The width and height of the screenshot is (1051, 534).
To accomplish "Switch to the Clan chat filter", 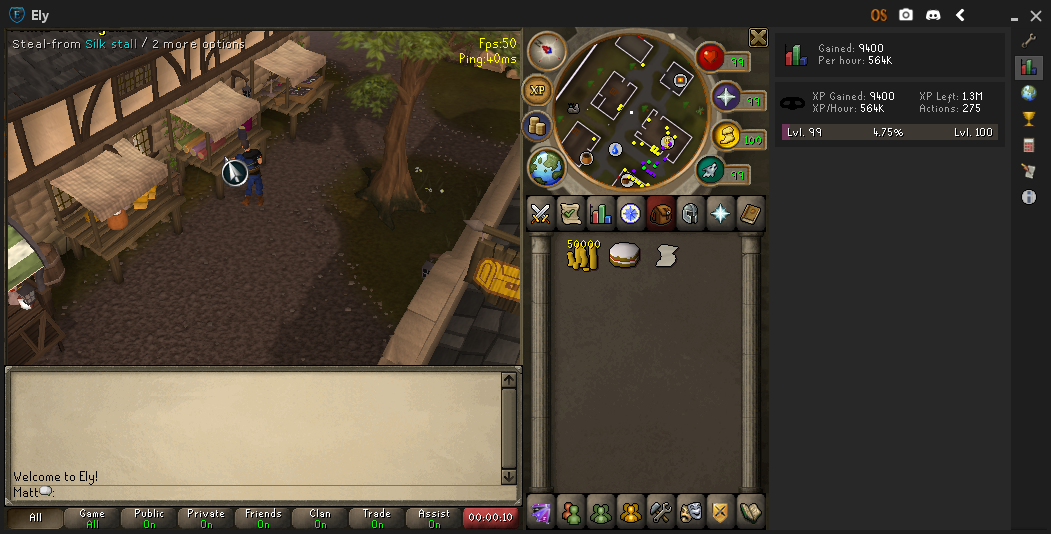I will pos(319,518).
